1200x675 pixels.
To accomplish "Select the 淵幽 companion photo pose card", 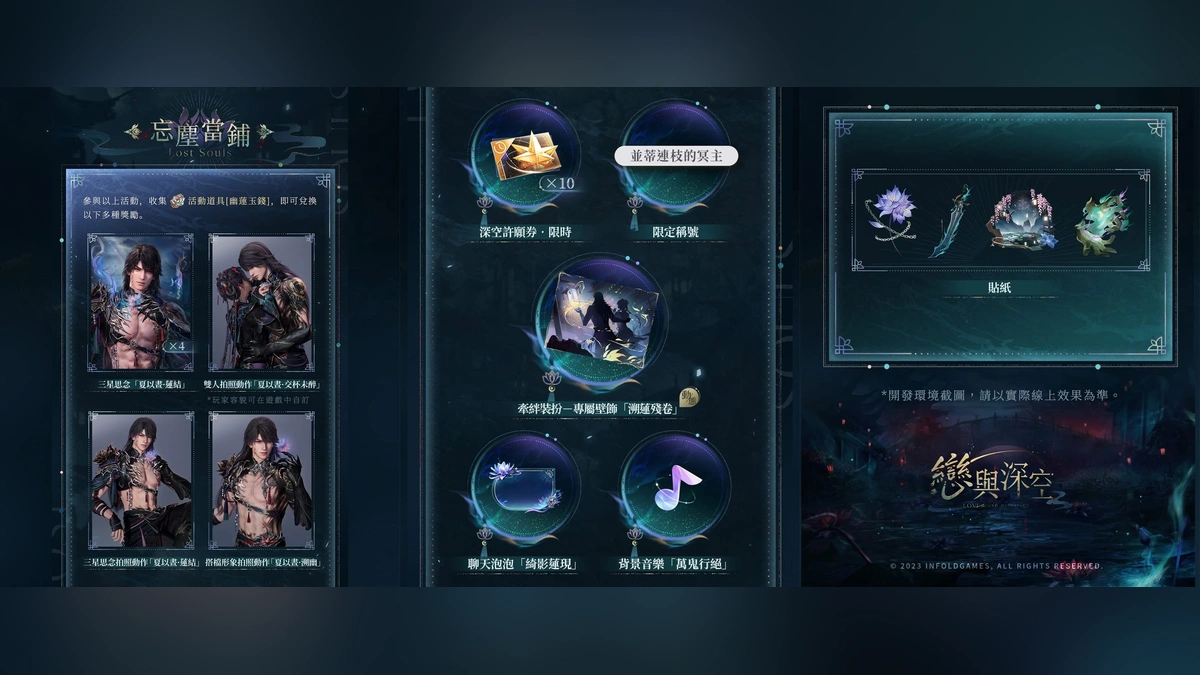I will click(260, 479).
